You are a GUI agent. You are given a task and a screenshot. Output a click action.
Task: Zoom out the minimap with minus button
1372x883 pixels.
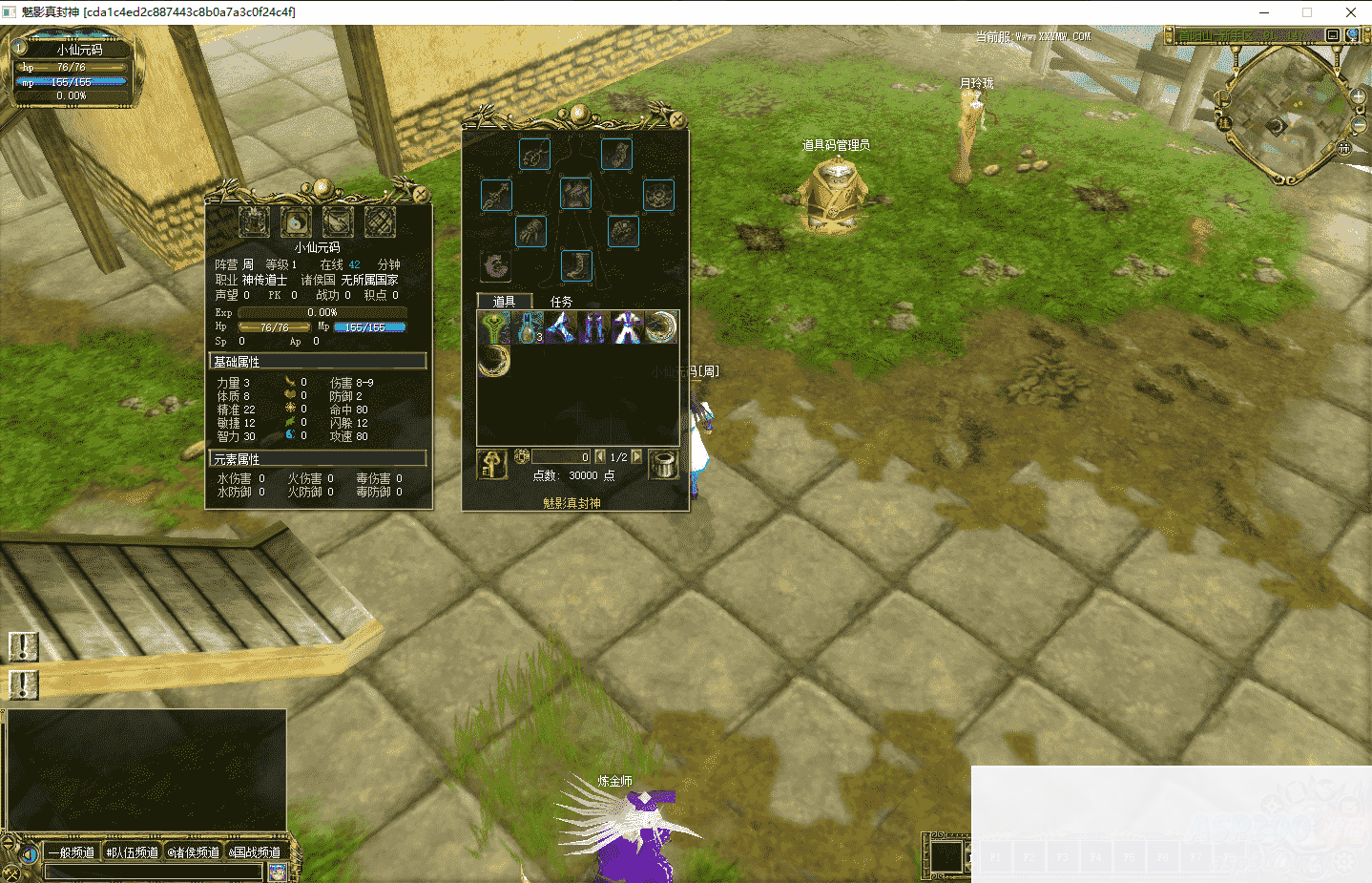[x=1359, y=125]
